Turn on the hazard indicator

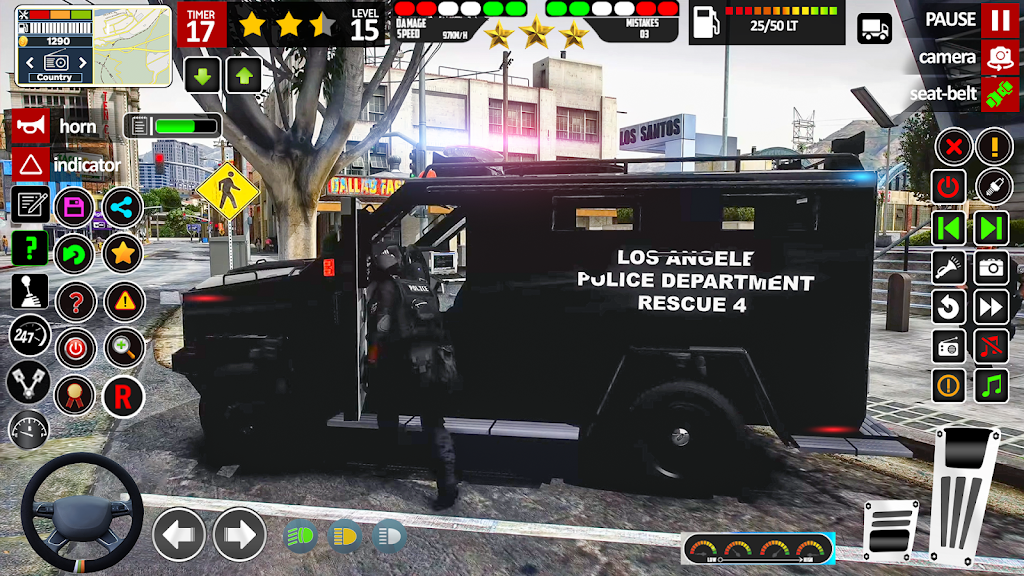click(x=31, y=165)
